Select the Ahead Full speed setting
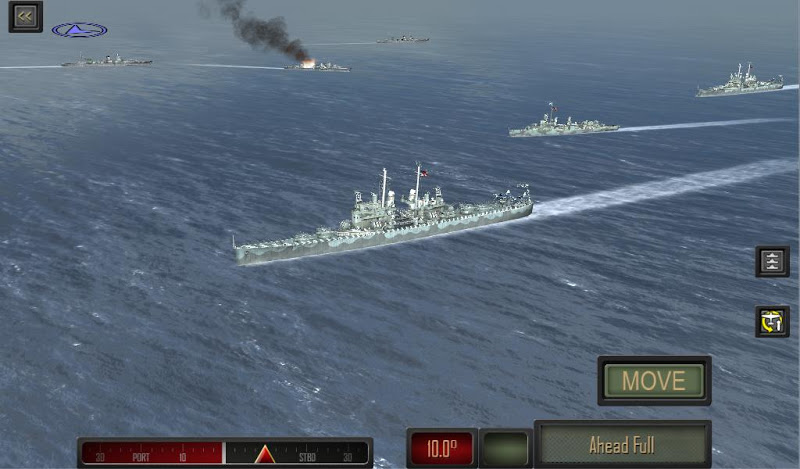Image resolution: width=800 pixels, height=469 pixels. point(622,445)
